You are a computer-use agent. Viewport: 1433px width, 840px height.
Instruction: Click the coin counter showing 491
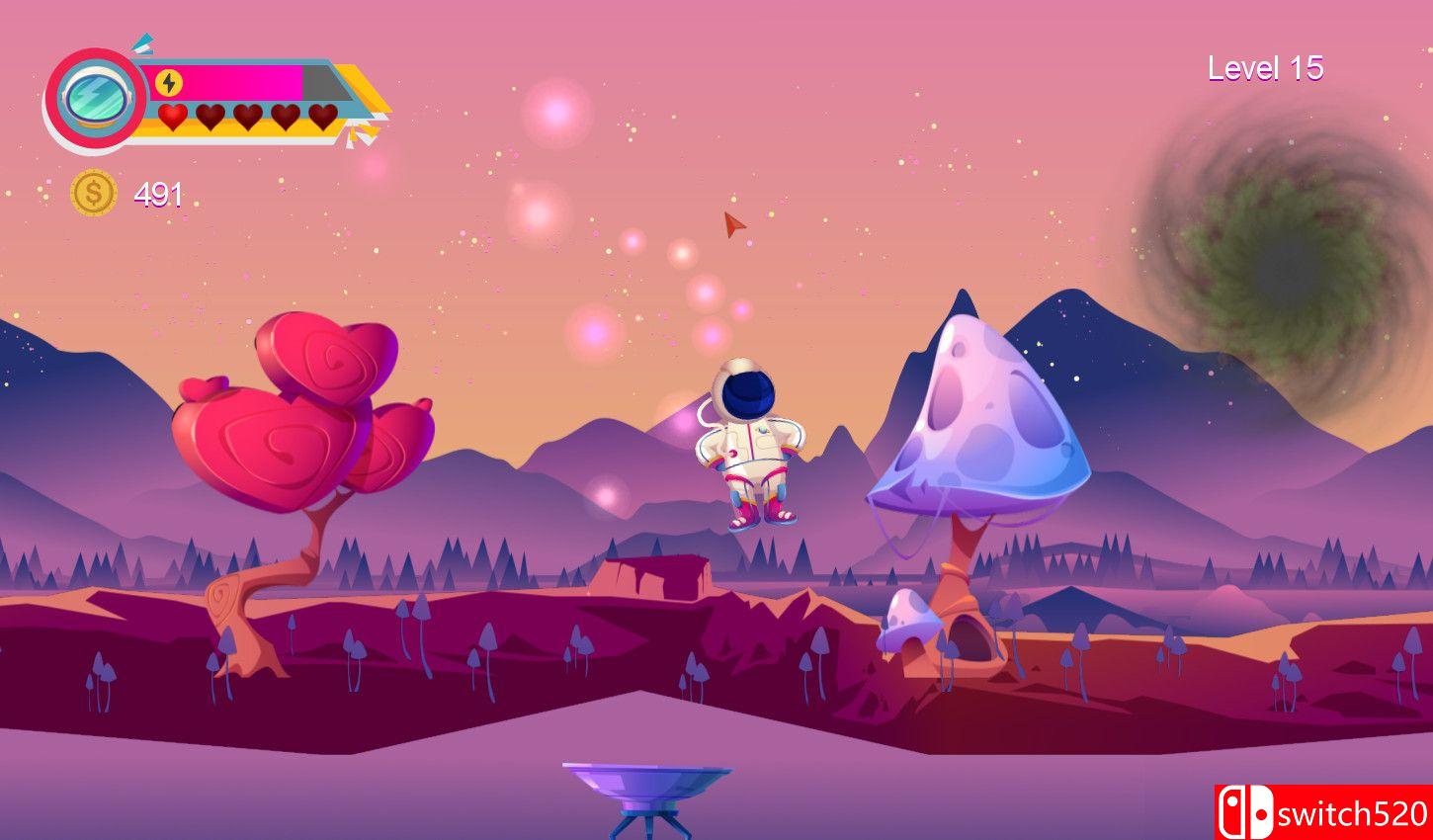tap(156, 194)
